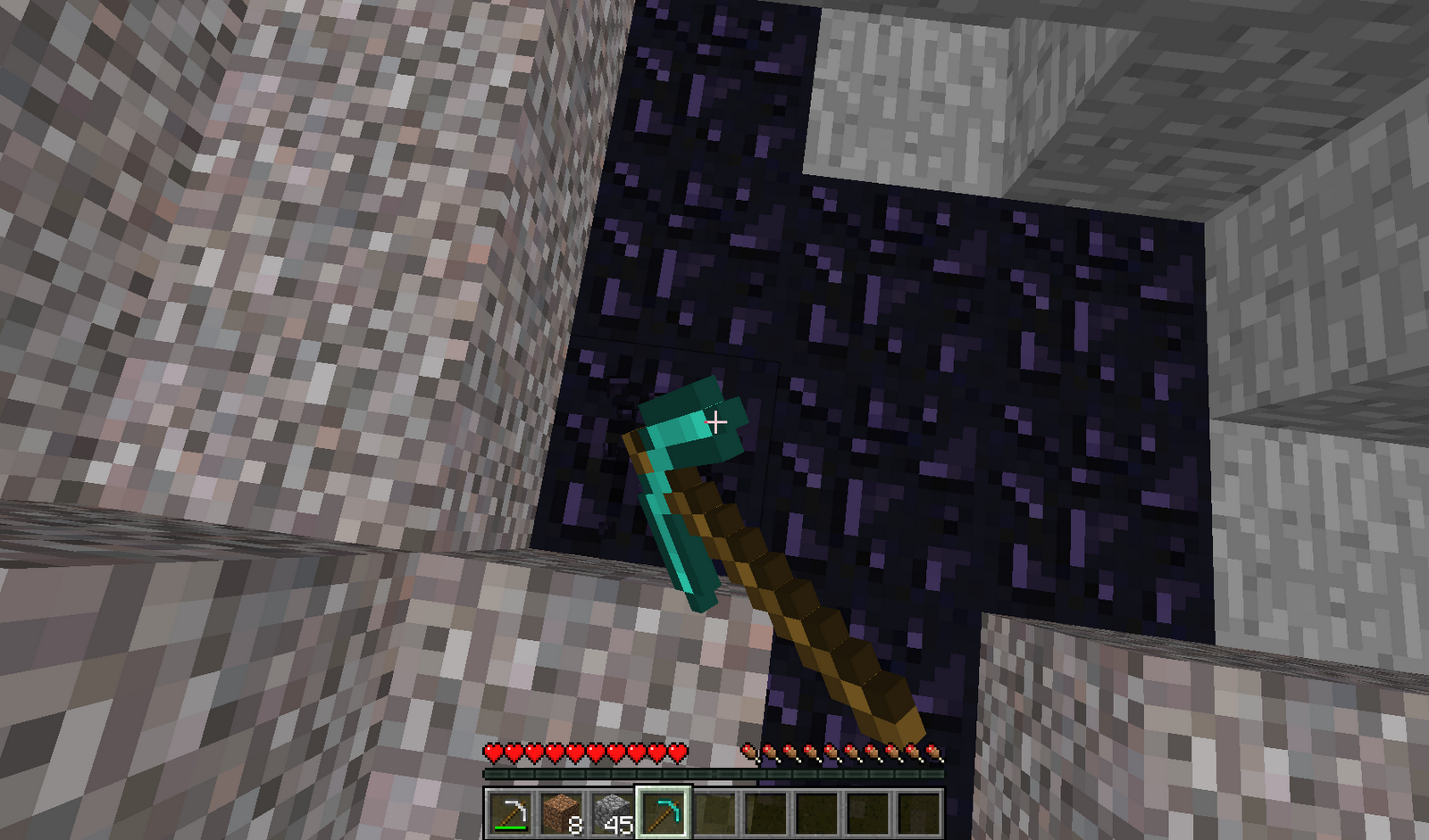Viewport: 1429px width, 840px height.
Task: Click the highlighted diamond pickaxe slot
Action: 664,811
